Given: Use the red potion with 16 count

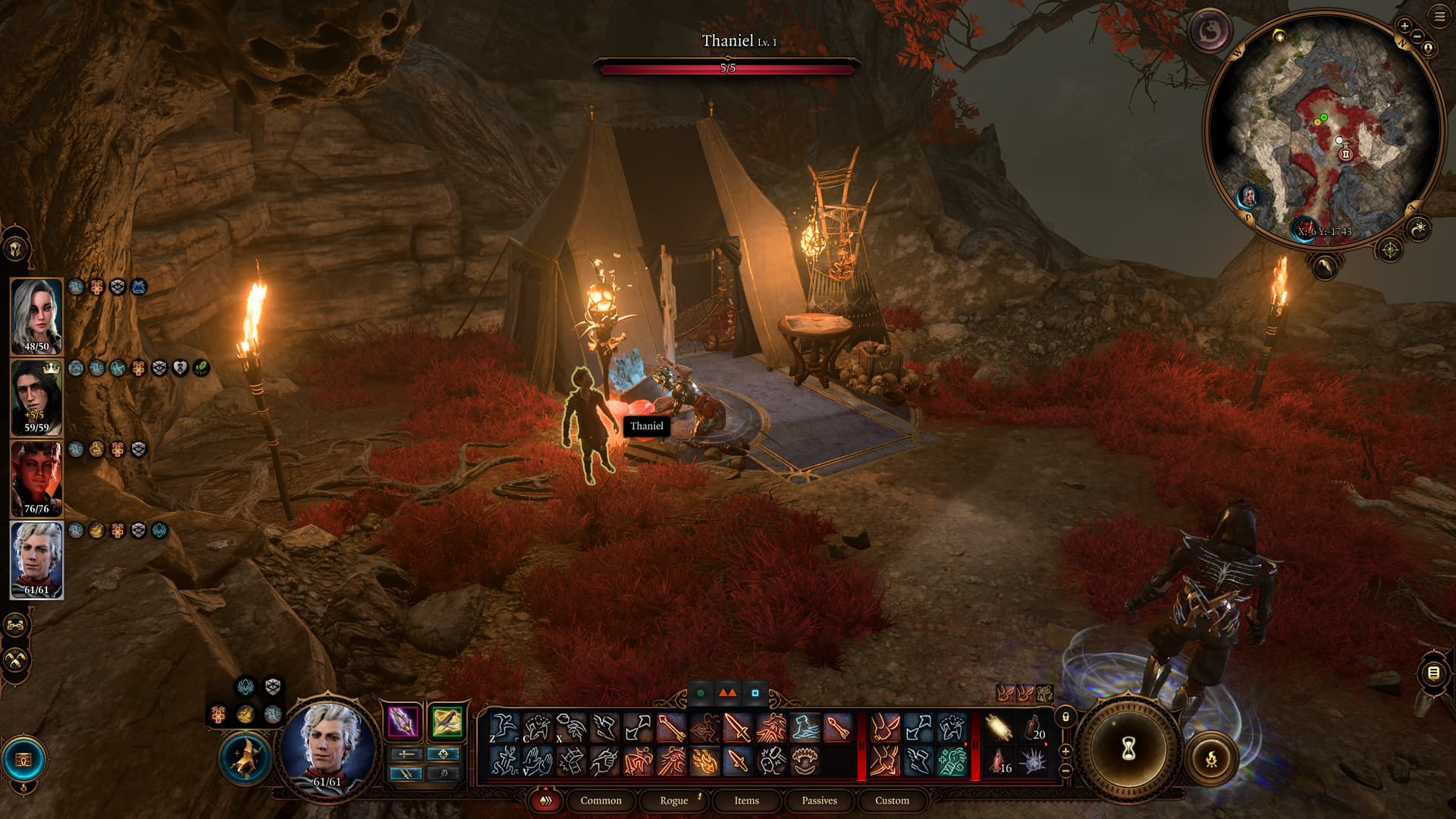Looking at the screenshot, I should click(x=1000, y=761).
